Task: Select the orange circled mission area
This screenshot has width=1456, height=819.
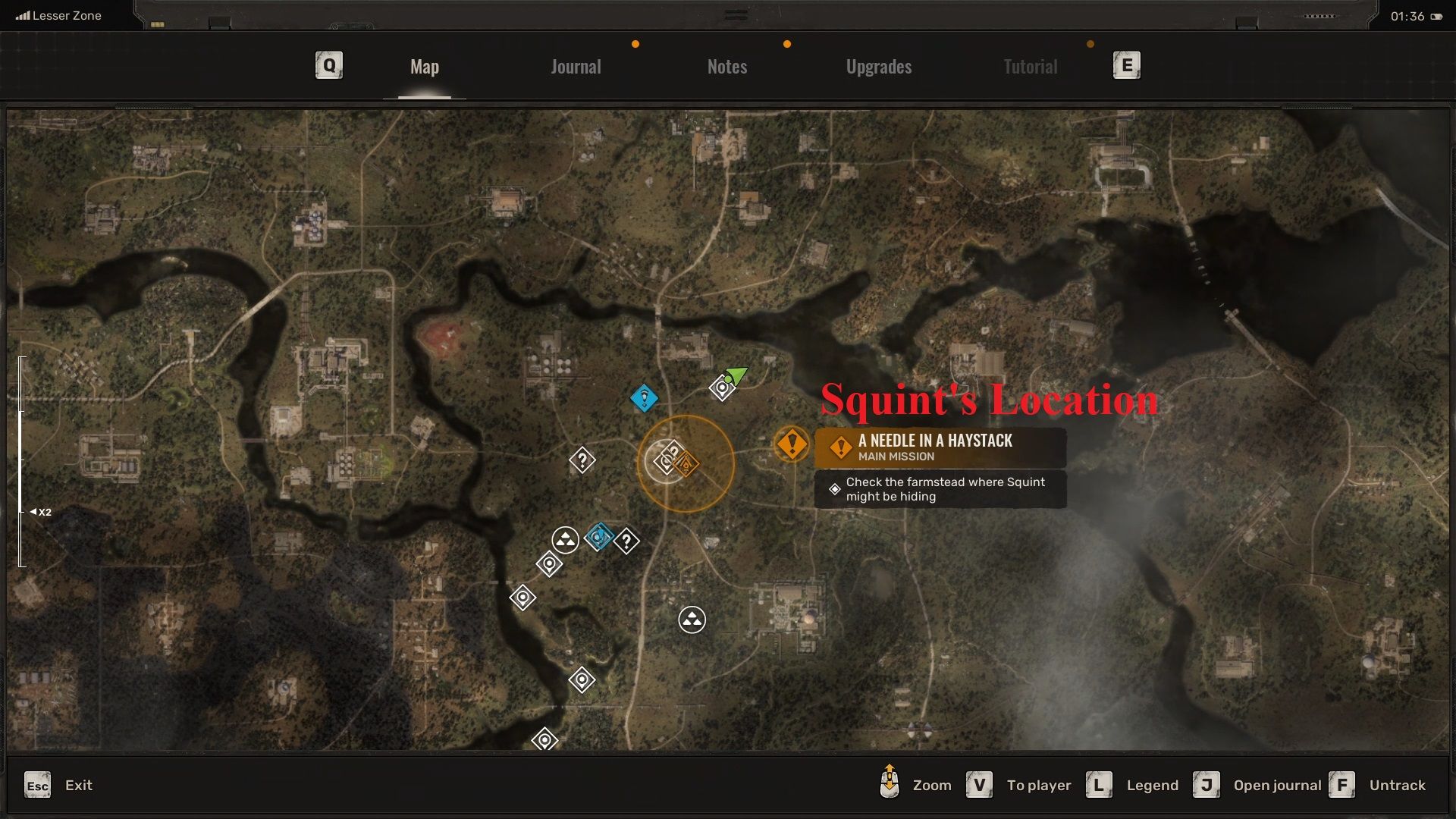Action: [x=686, y=463]
